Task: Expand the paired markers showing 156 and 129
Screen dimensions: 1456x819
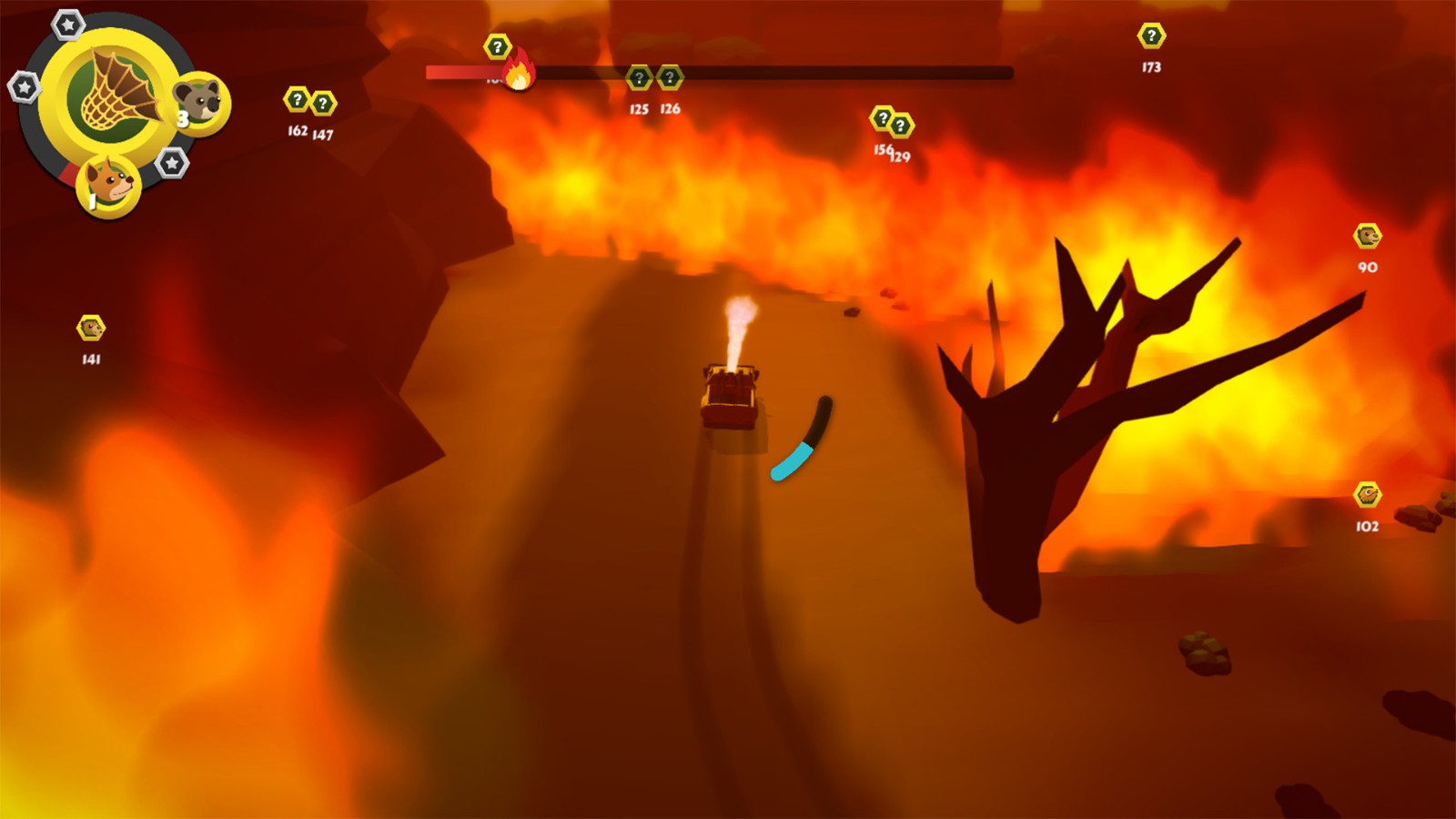Action: (888, 118)
